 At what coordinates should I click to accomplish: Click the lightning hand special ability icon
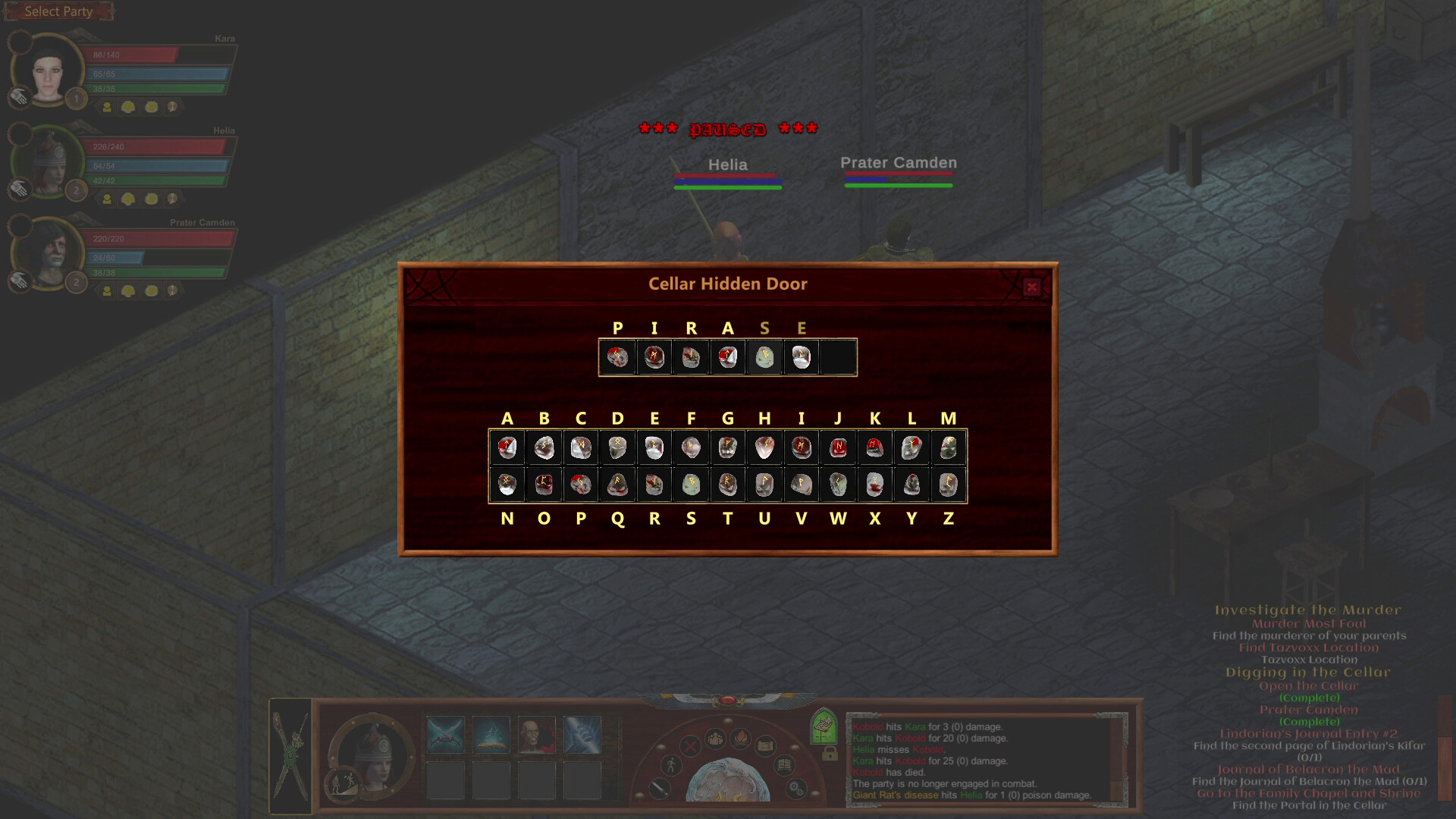[x=582, y=734]
